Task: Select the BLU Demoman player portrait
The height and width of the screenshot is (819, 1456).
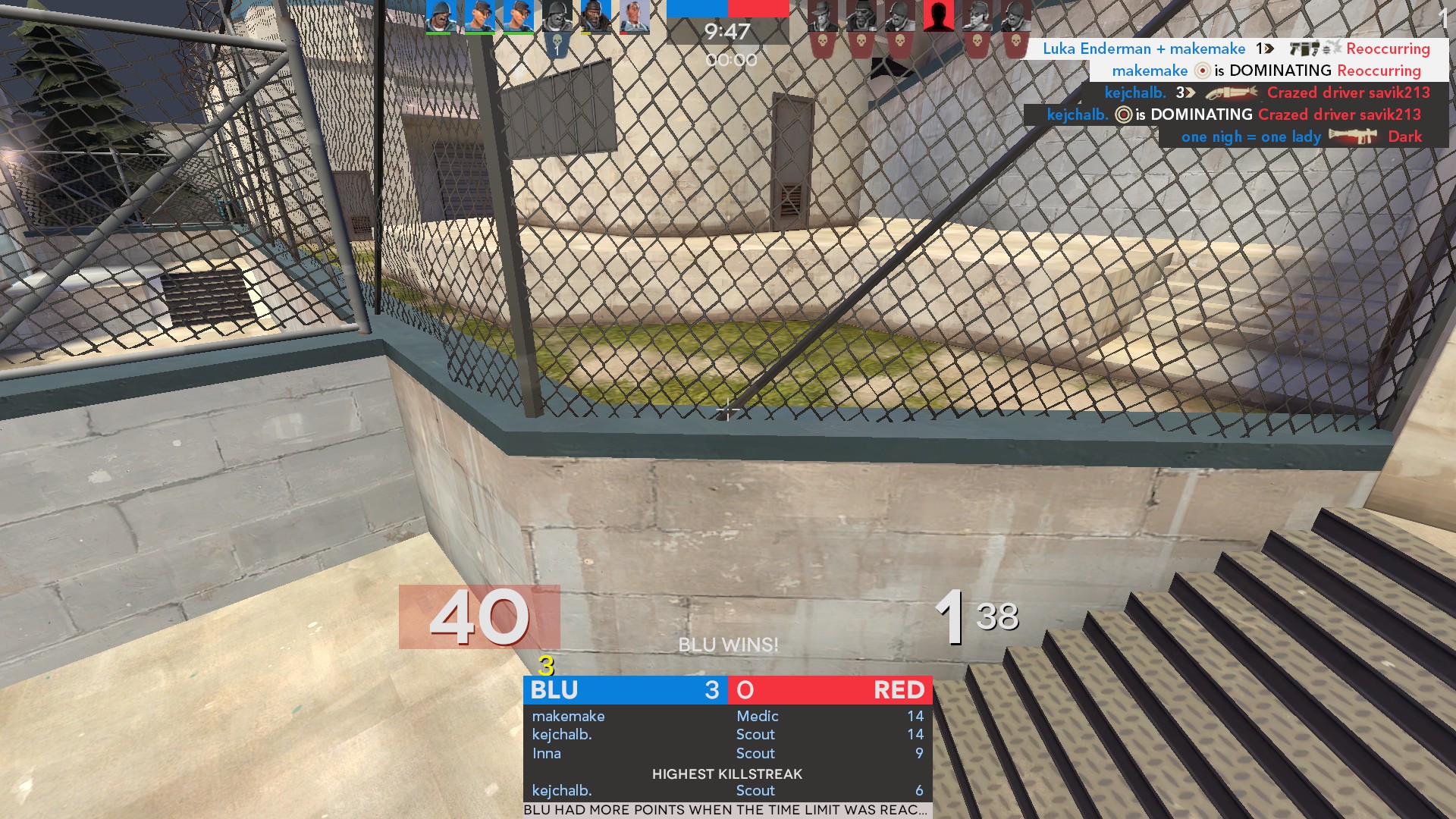Action: click(595, 17)
